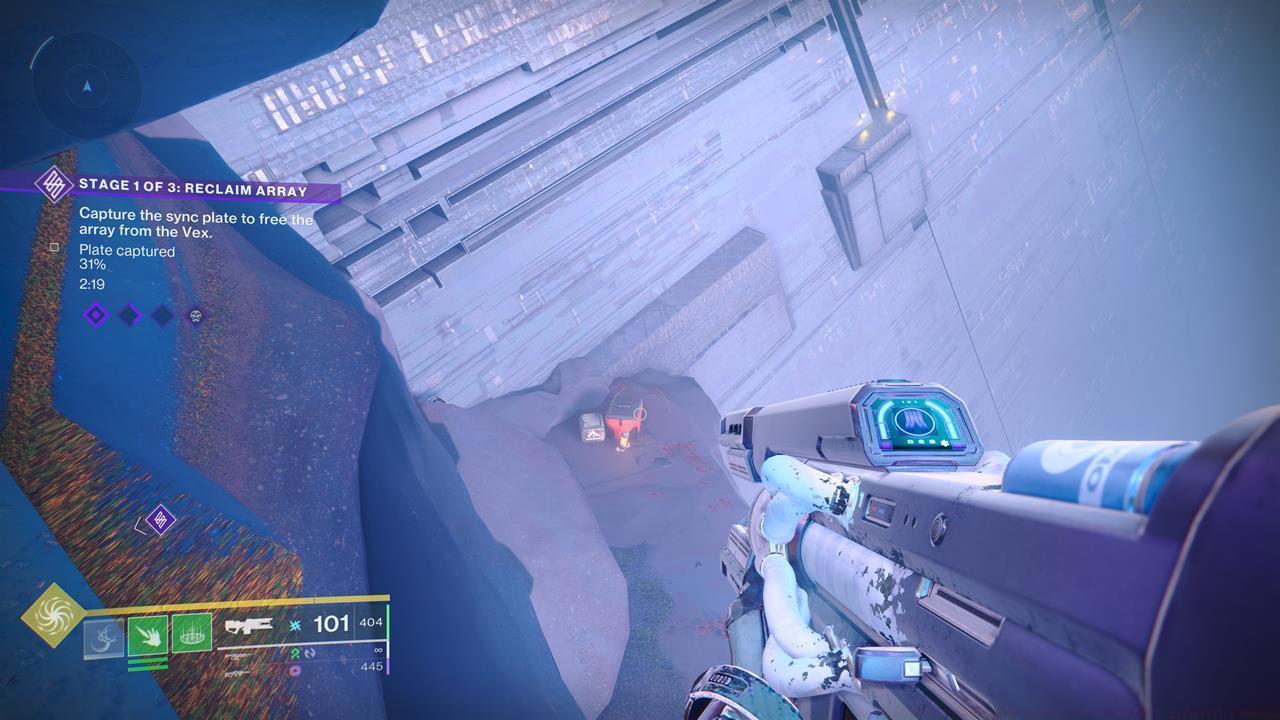Choose the third heavy weapon silhouette
This screenshot has height=720, width=1280.
tap(238, 673)
